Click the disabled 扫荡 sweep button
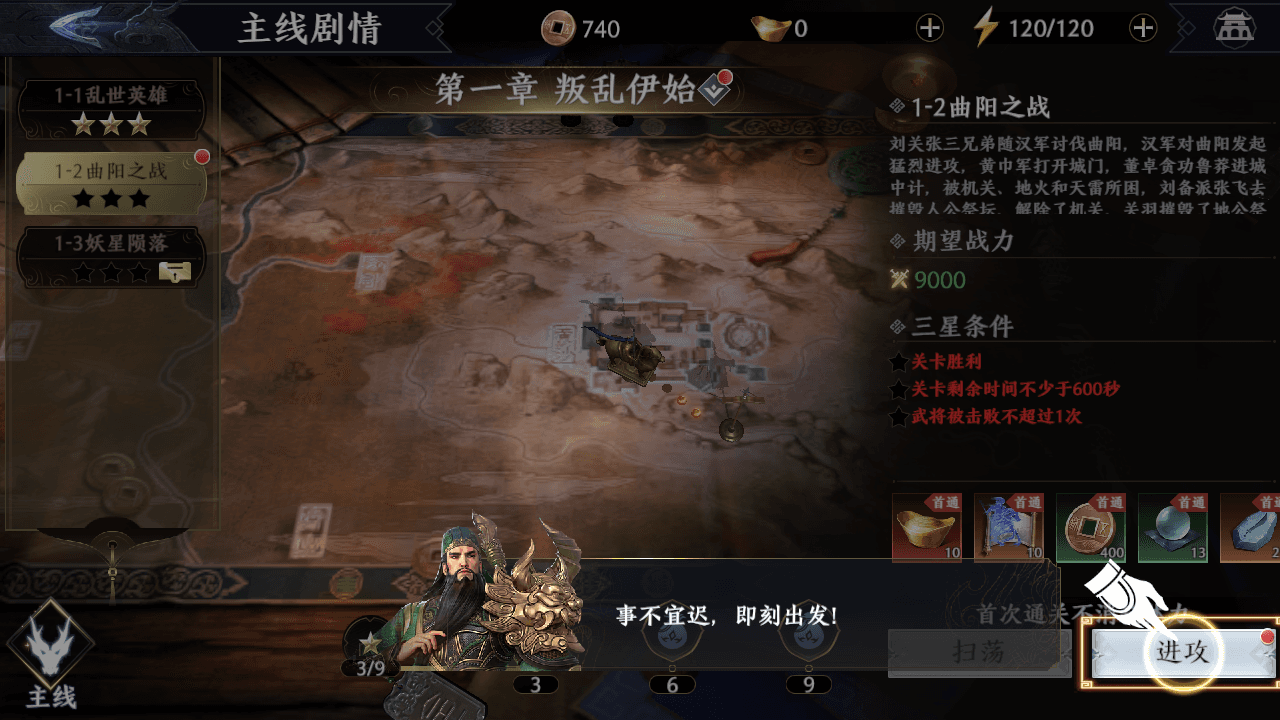The width and height of the screenshot is (1280, 720). pos(978,652)
